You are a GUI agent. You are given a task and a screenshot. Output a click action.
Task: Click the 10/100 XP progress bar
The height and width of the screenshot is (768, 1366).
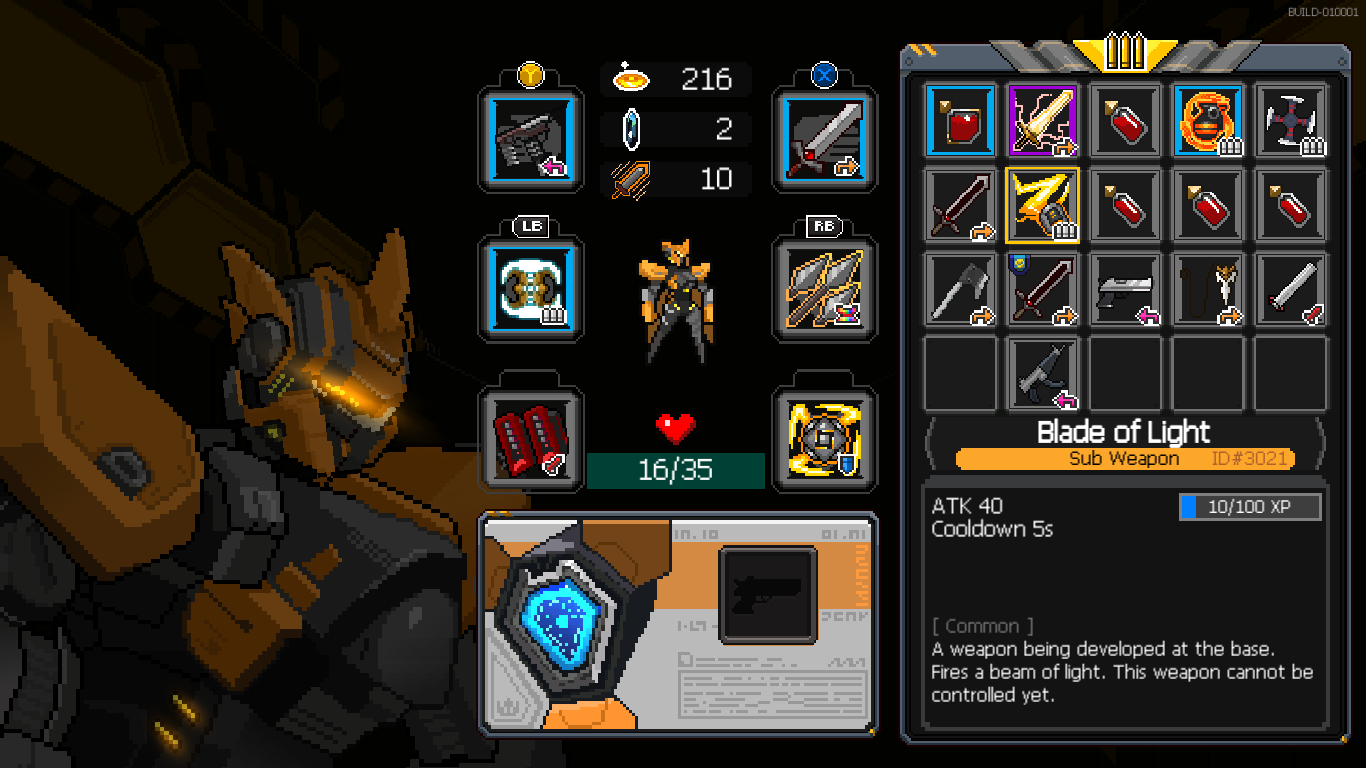click(x=1248, y=506)
